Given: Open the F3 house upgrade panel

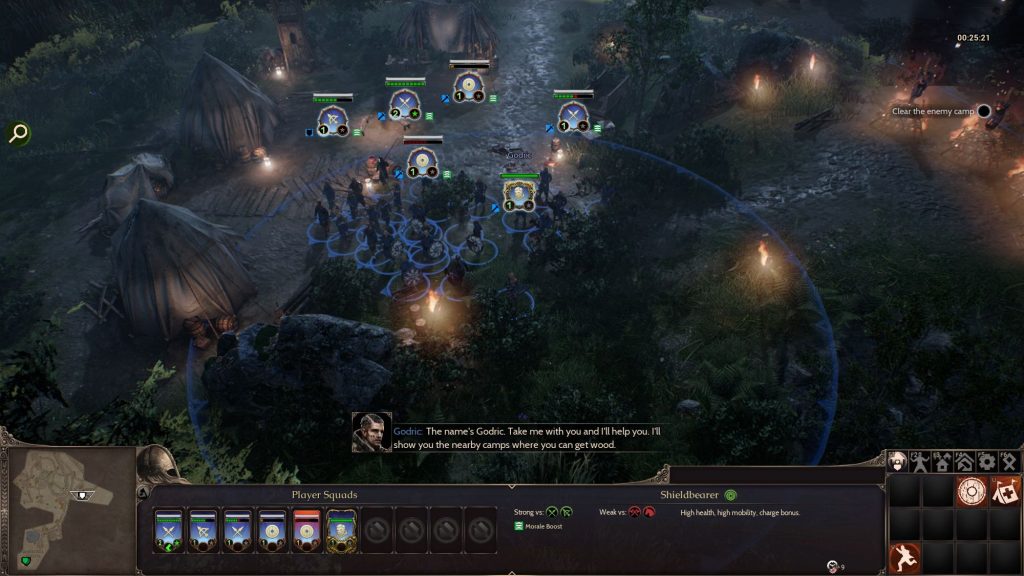Looking at the screenshot, I should pos(942,462).
